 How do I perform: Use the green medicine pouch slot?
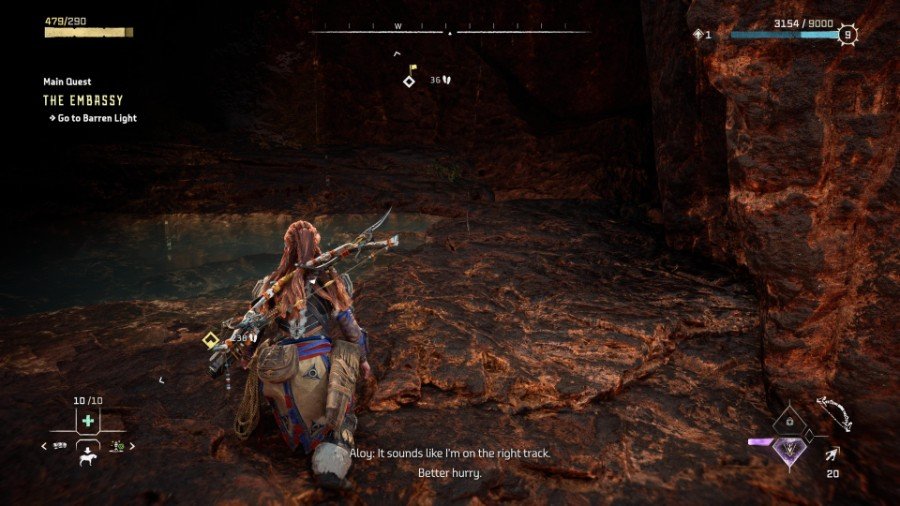click(88, 421)
